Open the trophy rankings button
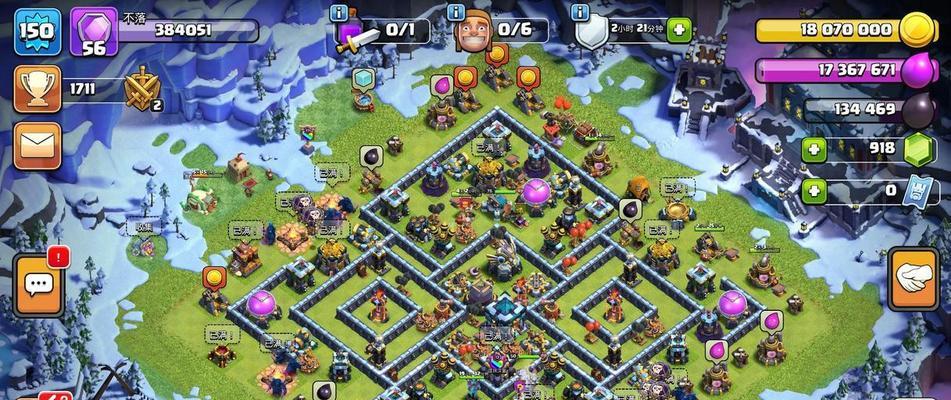 click(x=36, y=89)
